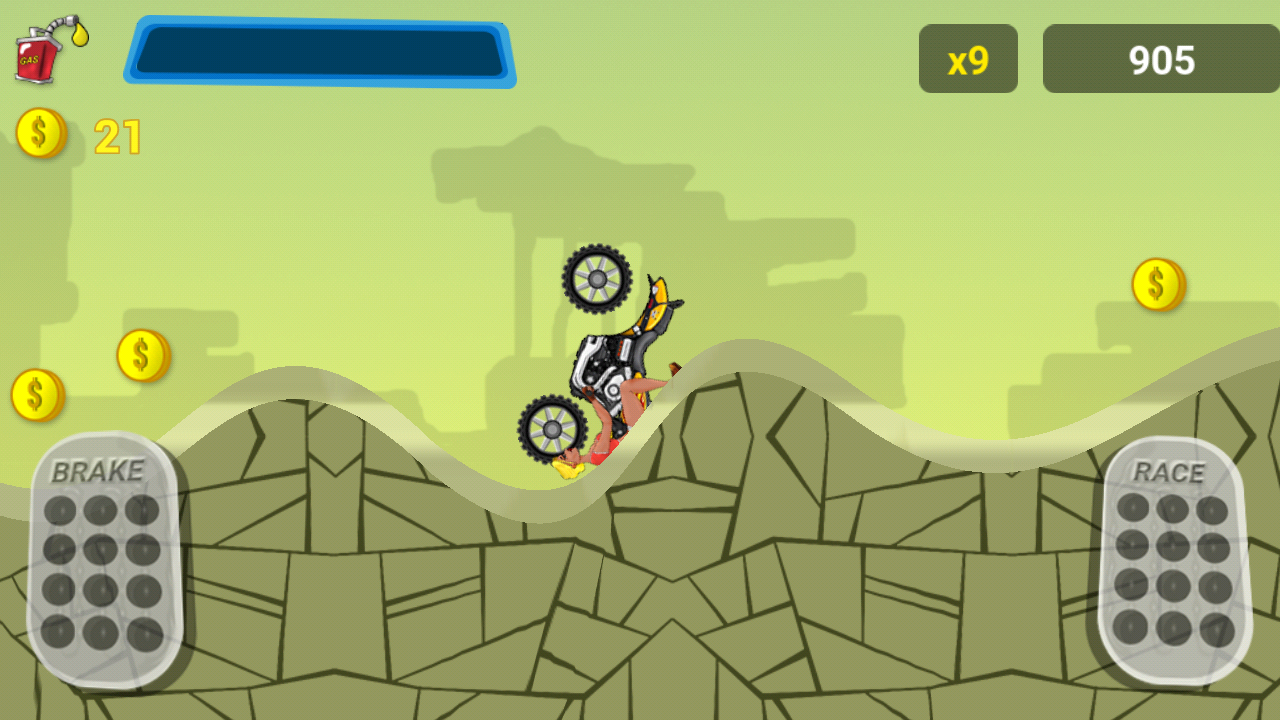Click the coin floating on the right hill
The image size is (1280, 720).
coord(1158,283)
